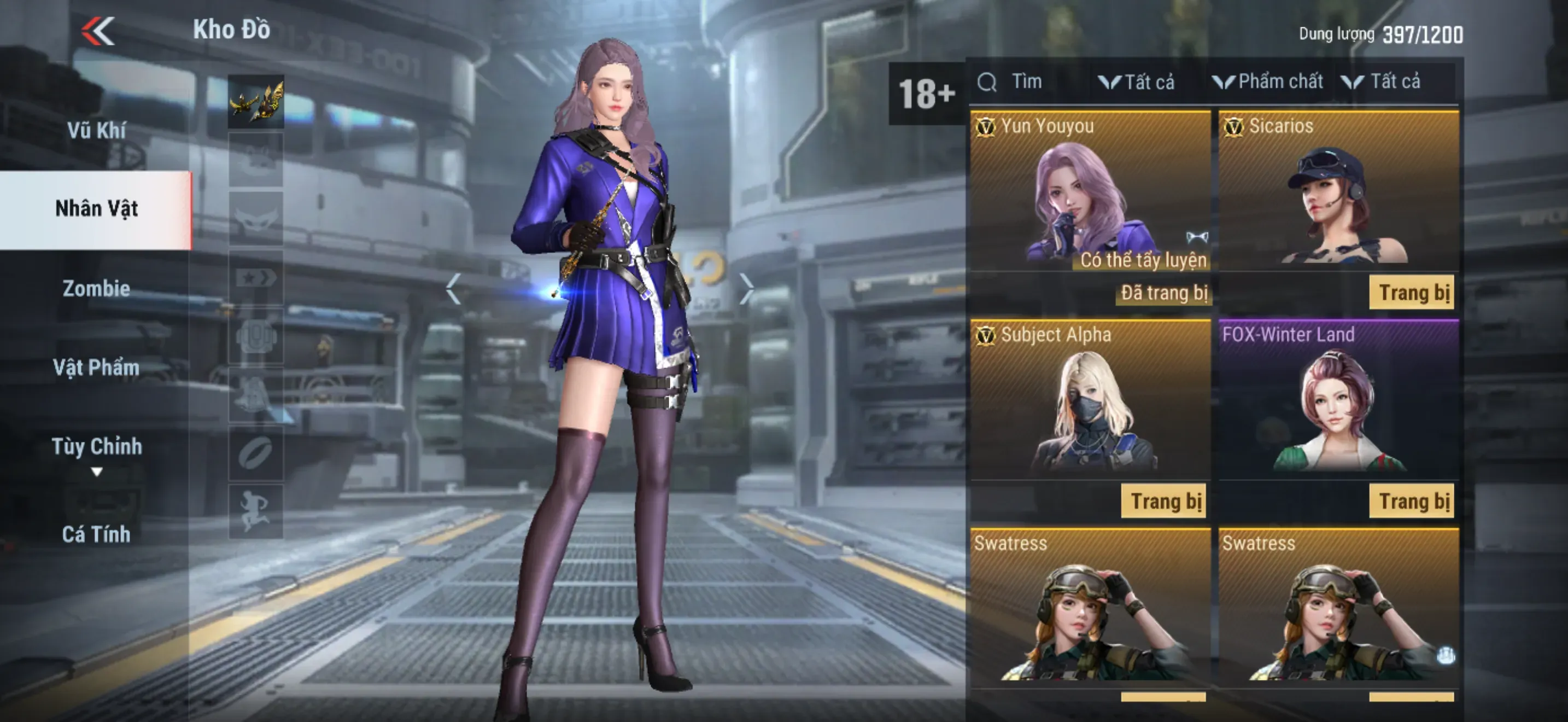
Task: Open the Zombie category
Action: (x=96, y=288)
